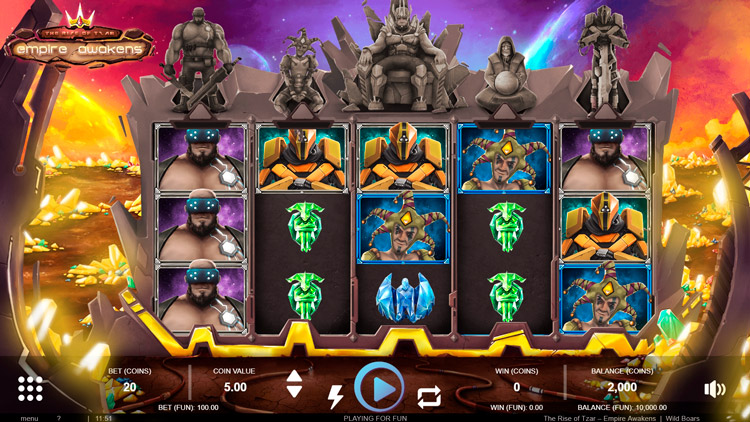The image size is (750, 422).
Task: Increase coin value with the up arrow
Action: tap(294, 376)
